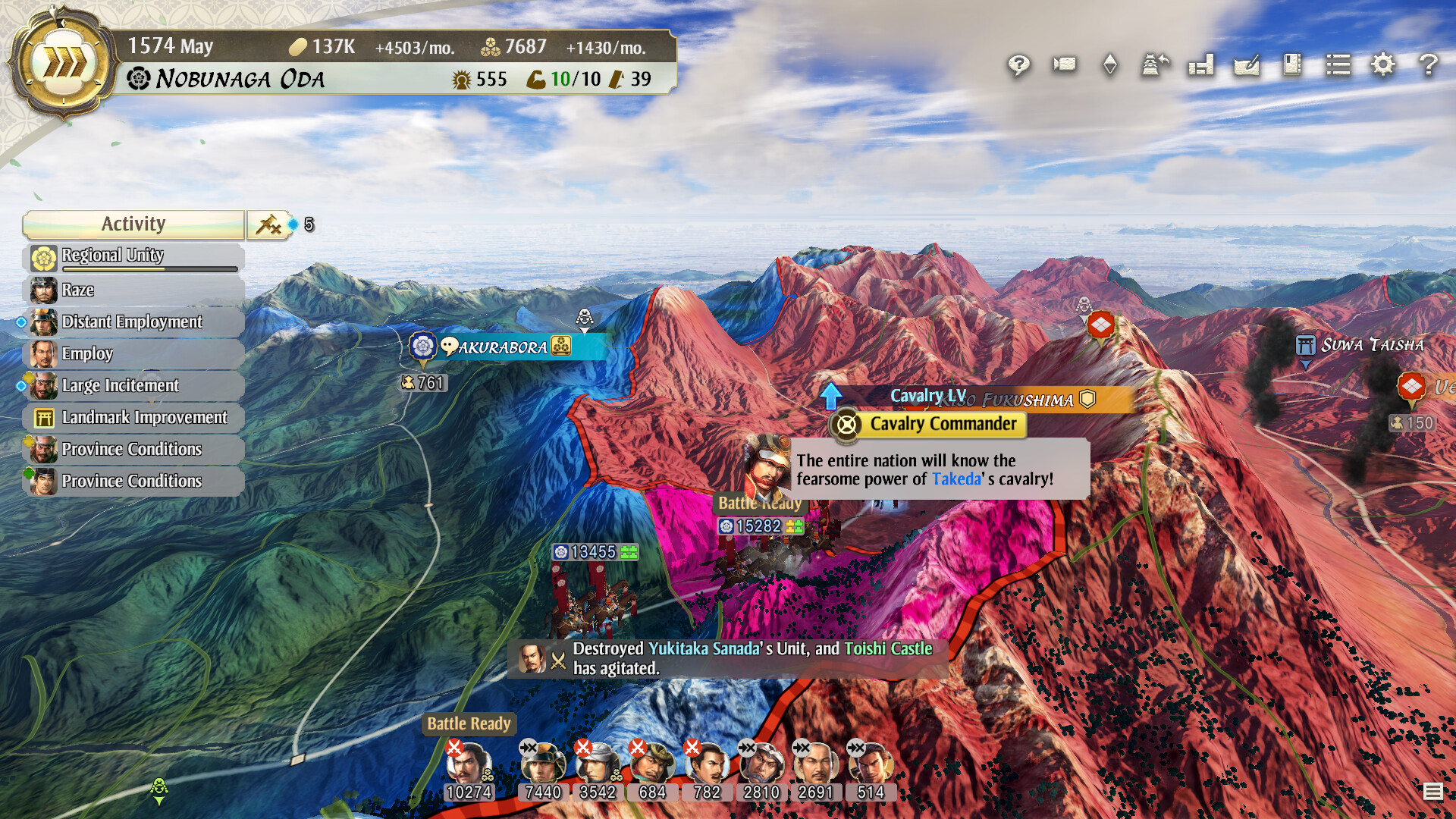The height and width of the screenshot is (819, 1456).
Task: Open the encyclopedia book icon
Action: 1291,66
